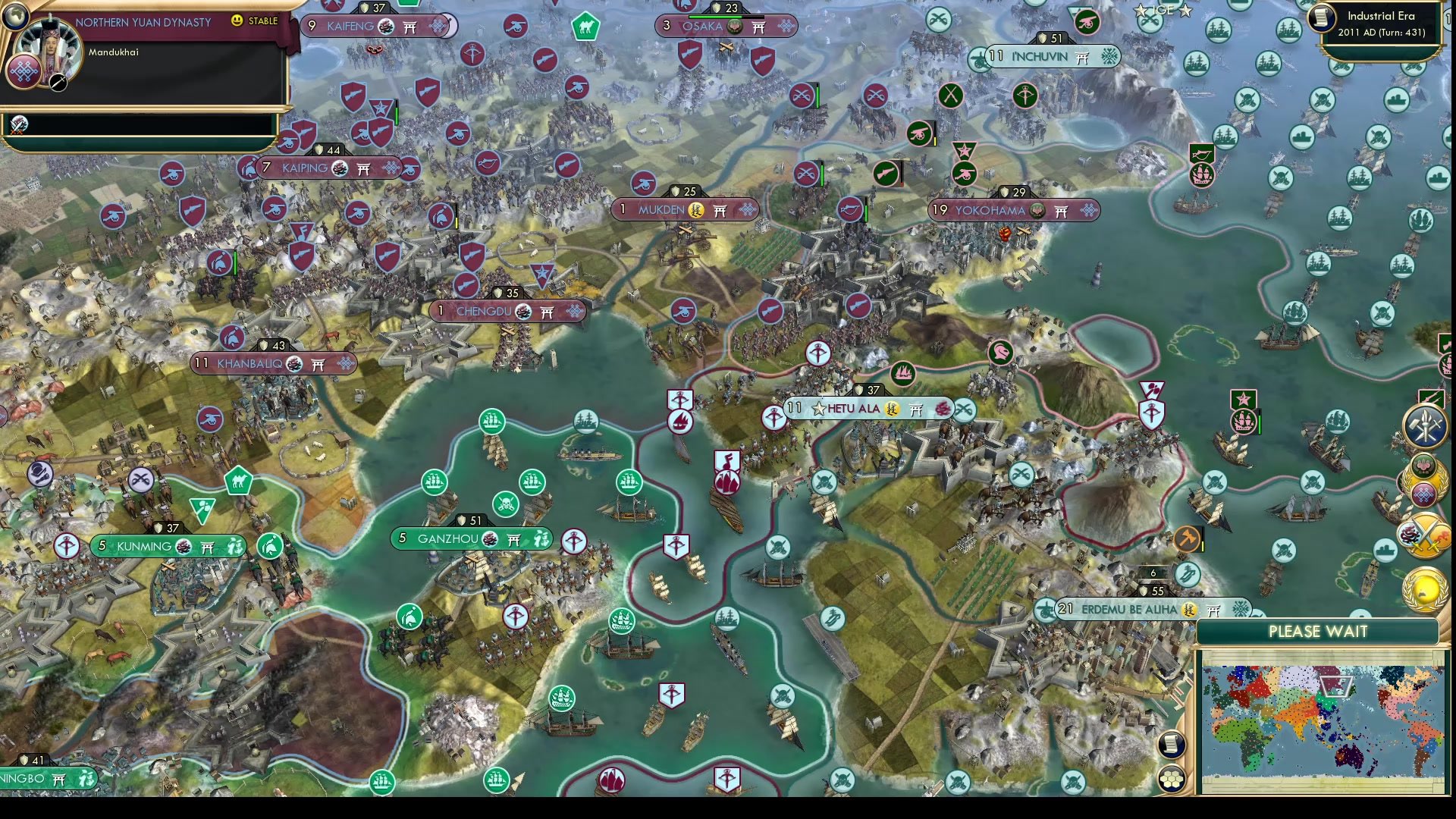
Task: Click the STABLE smiley status indicator
Action: (237, 20)
